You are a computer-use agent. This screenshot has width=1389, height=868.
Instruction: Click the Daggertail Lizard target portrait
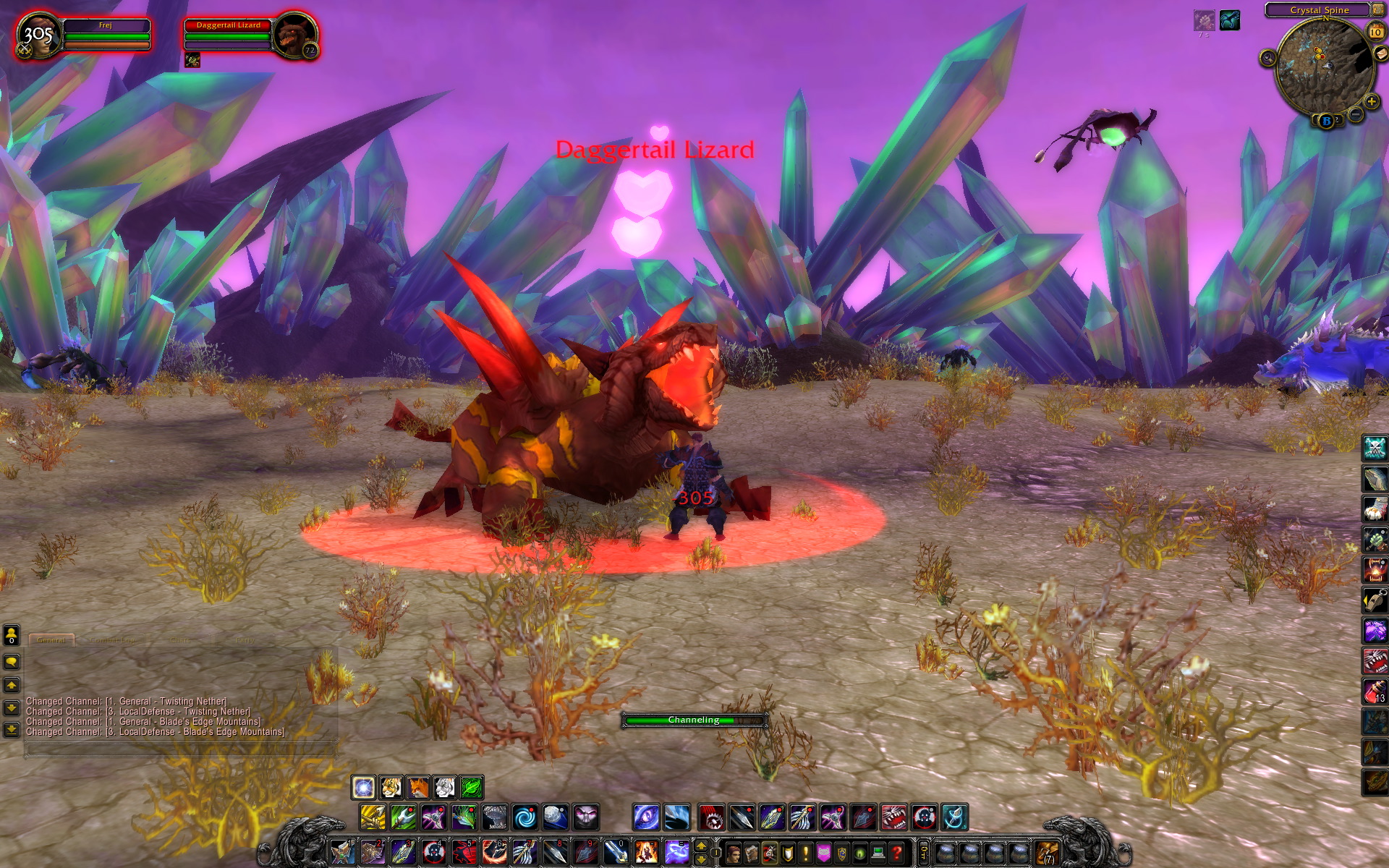[295, 35]
